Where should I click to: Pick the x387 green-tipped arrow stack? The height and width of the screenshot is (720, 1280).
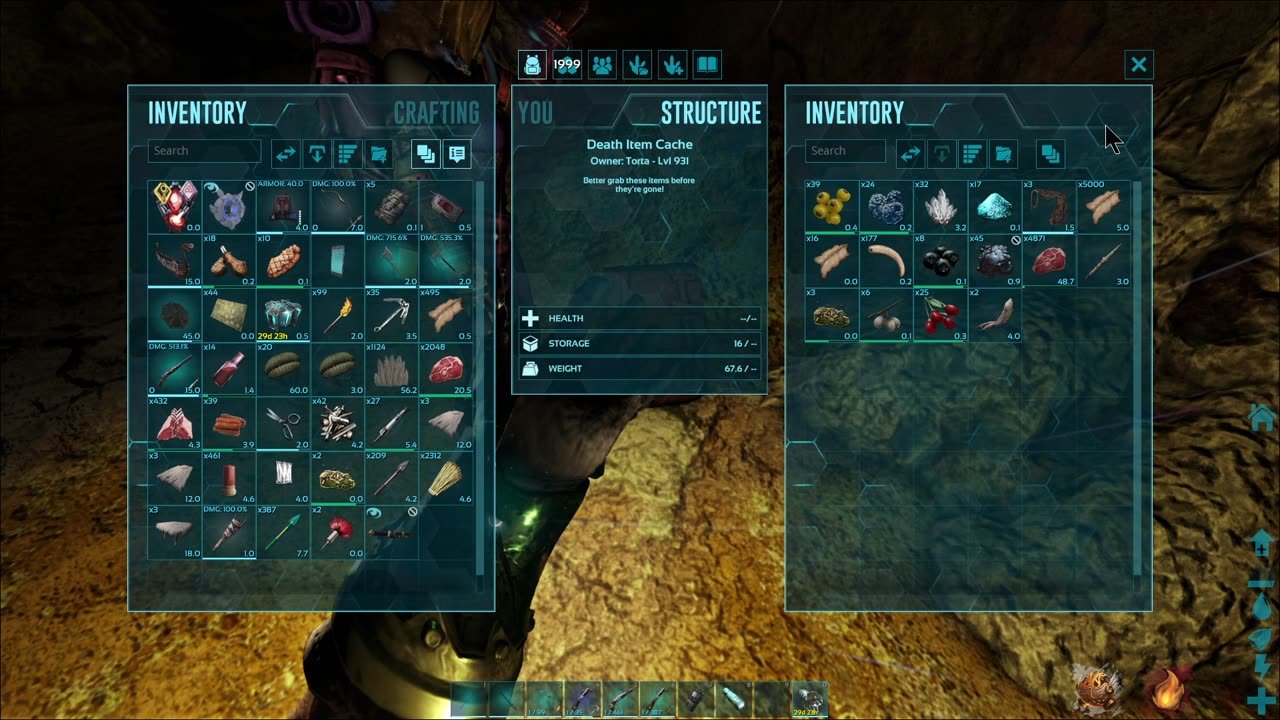click(x=283, y=531)
